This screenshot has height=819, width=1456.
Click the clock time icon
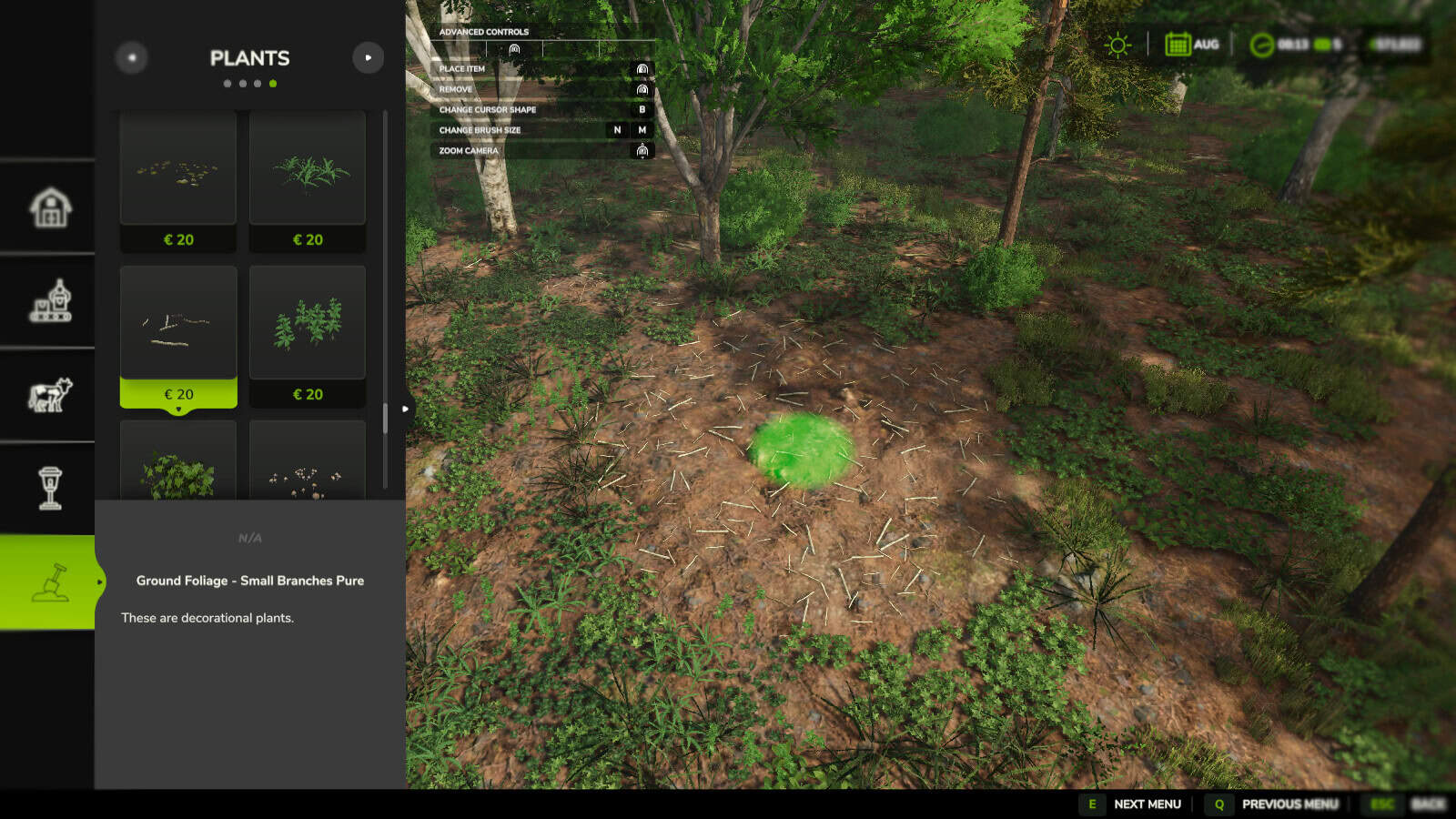click(1260, 43)
